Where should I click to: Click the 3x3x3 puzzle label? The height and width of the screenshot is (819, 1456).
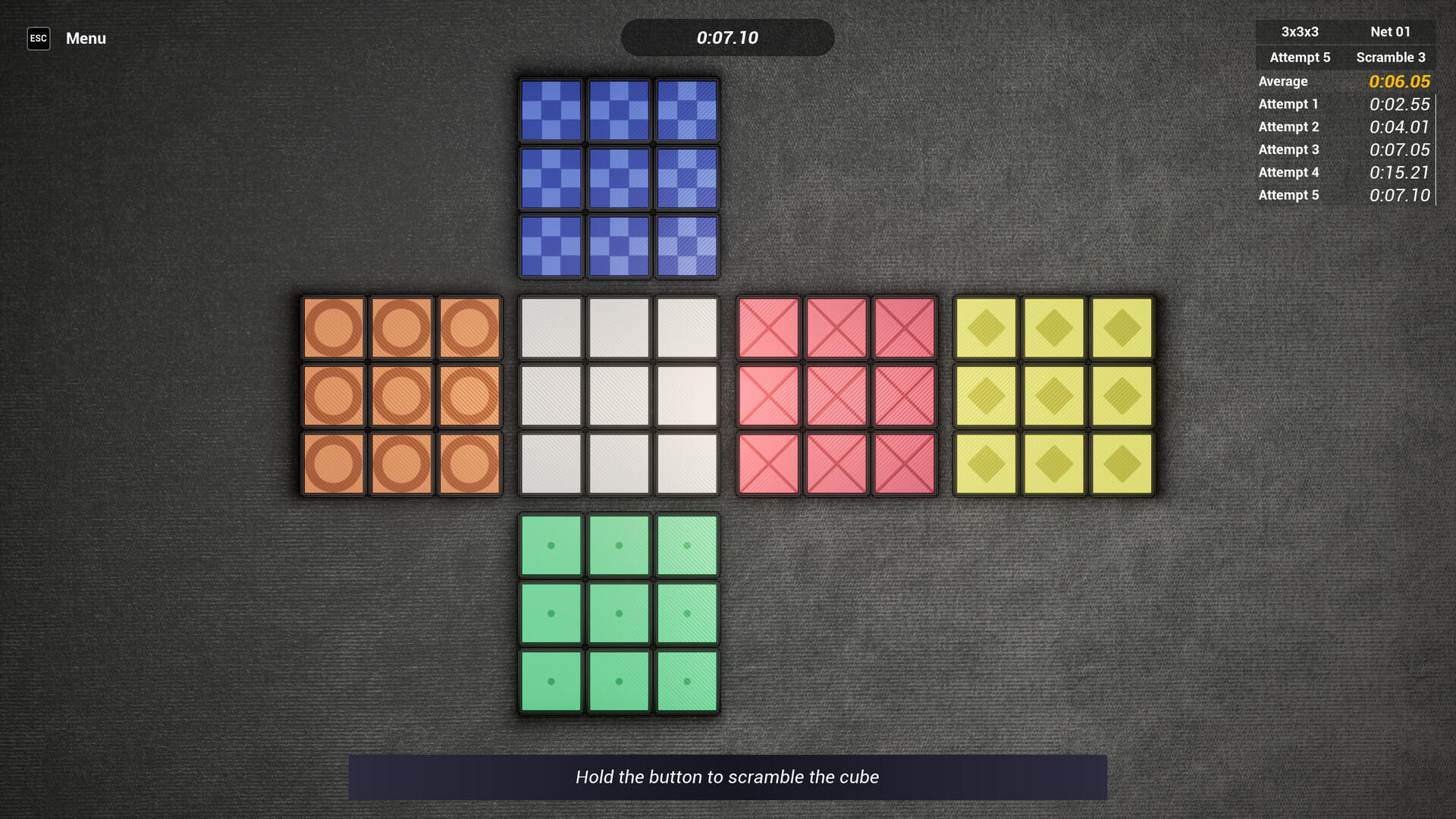[x=1299, y=32]
